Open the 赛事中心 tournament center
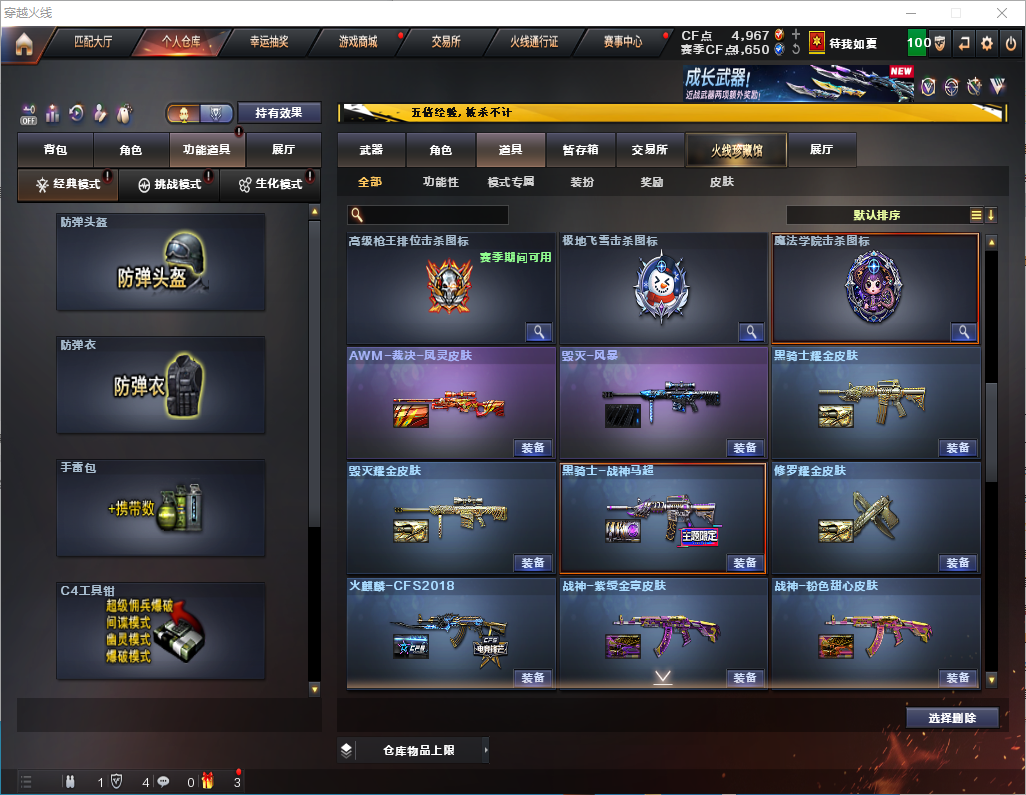The height and width of the screenshot is (795, 1026). [622, 43]
